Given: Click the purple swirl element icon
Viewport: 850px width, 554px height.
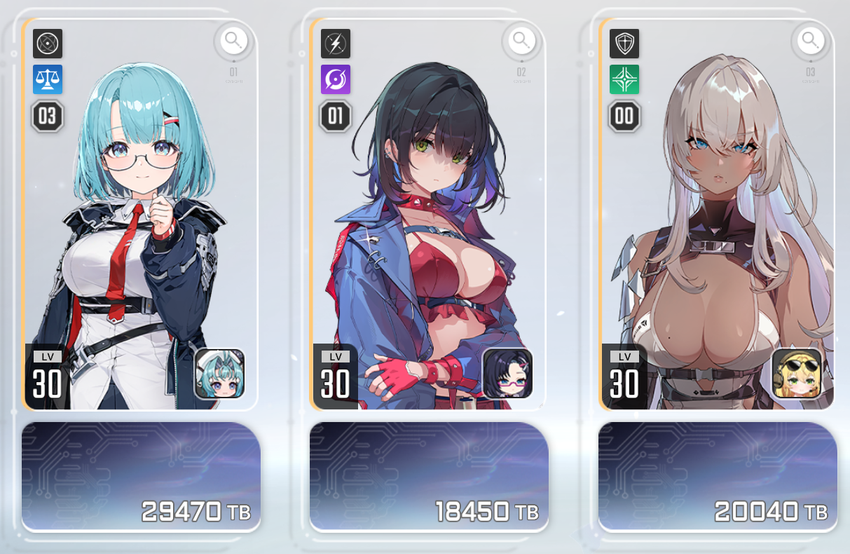Looking at the screenshot, I should tap(336, 79).
